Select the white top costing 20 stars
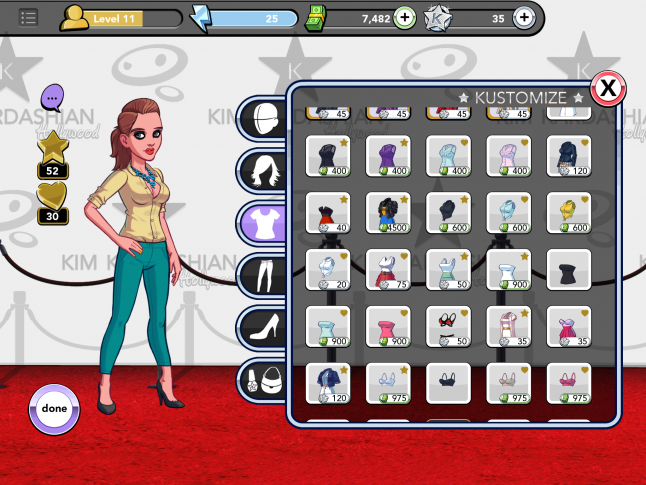Screen dimensions: 646x485 pos(328,270)
